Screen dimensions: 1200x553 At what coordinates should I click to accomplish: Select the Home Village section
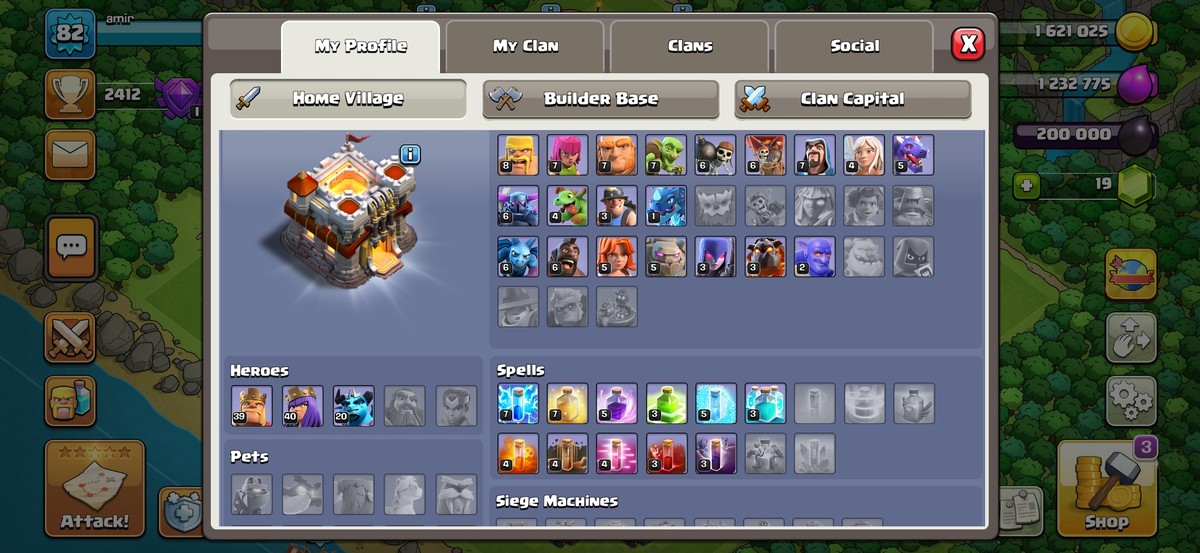pos(348,99)
